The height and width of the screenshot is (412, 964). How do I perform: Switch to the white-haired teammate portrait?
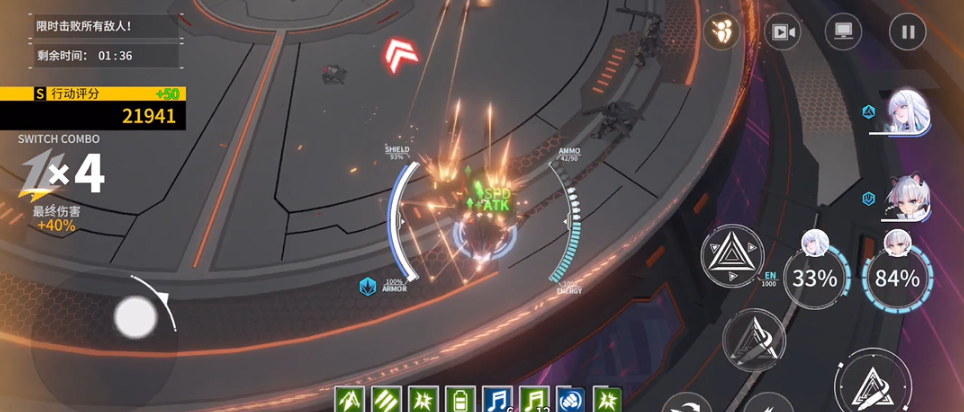point(910,110)
